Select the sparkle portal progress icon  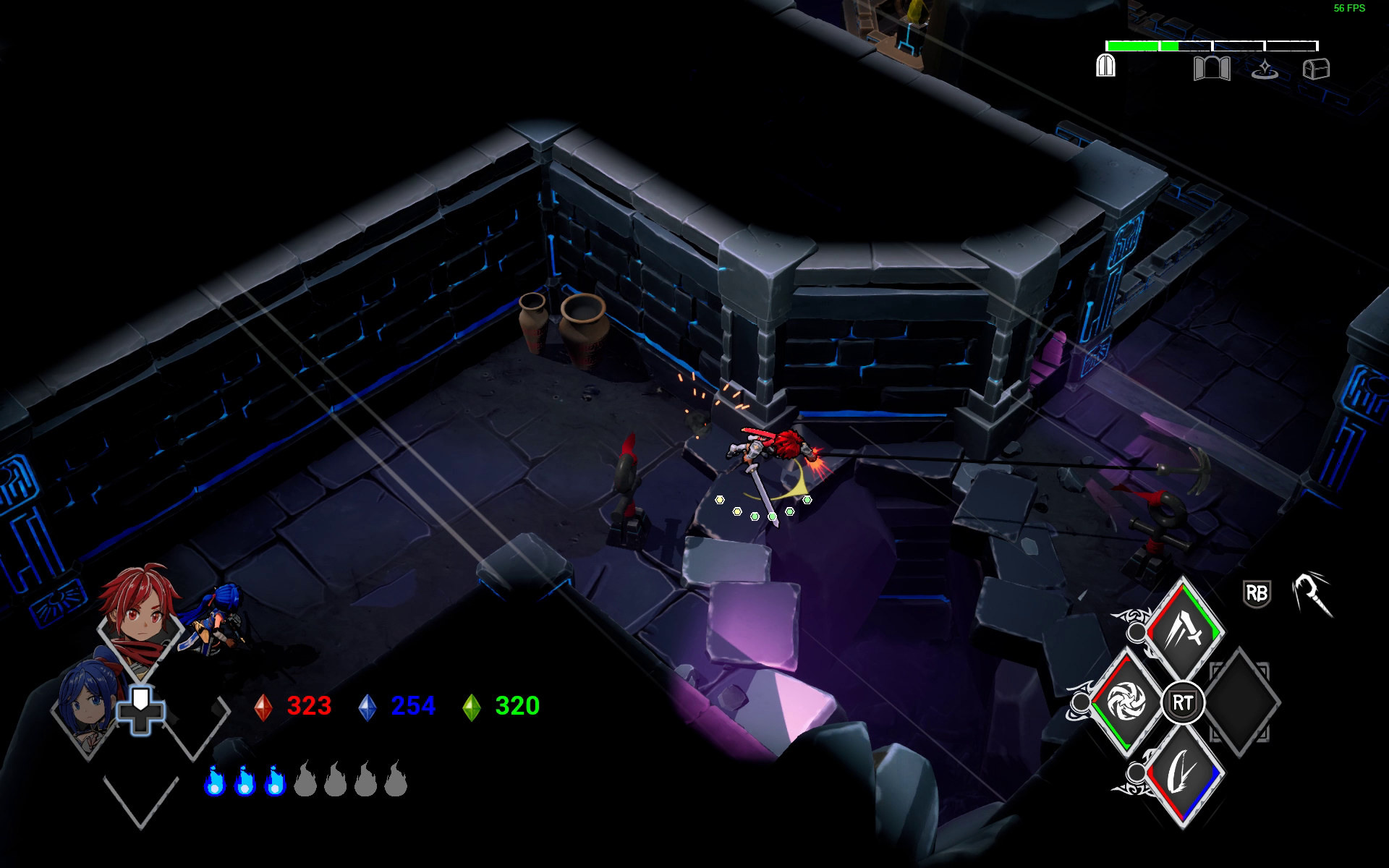click(x=1265, y=69)
